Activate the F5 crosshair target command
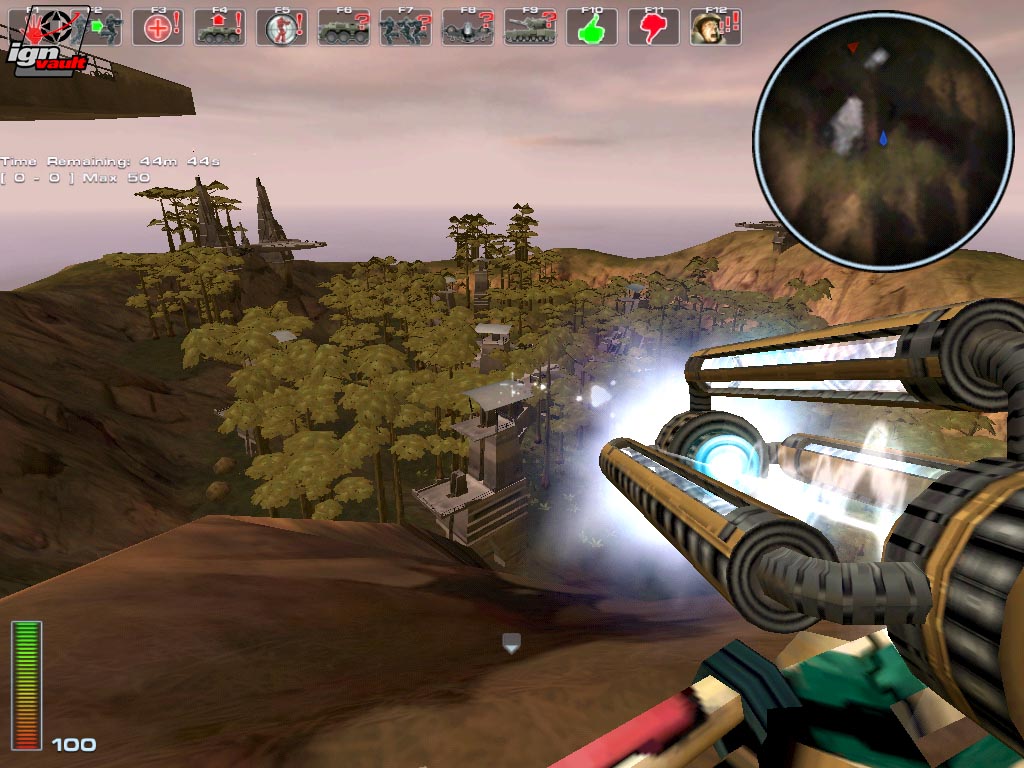Screen dimensions: 1024x768 click(x=282, y=27)
